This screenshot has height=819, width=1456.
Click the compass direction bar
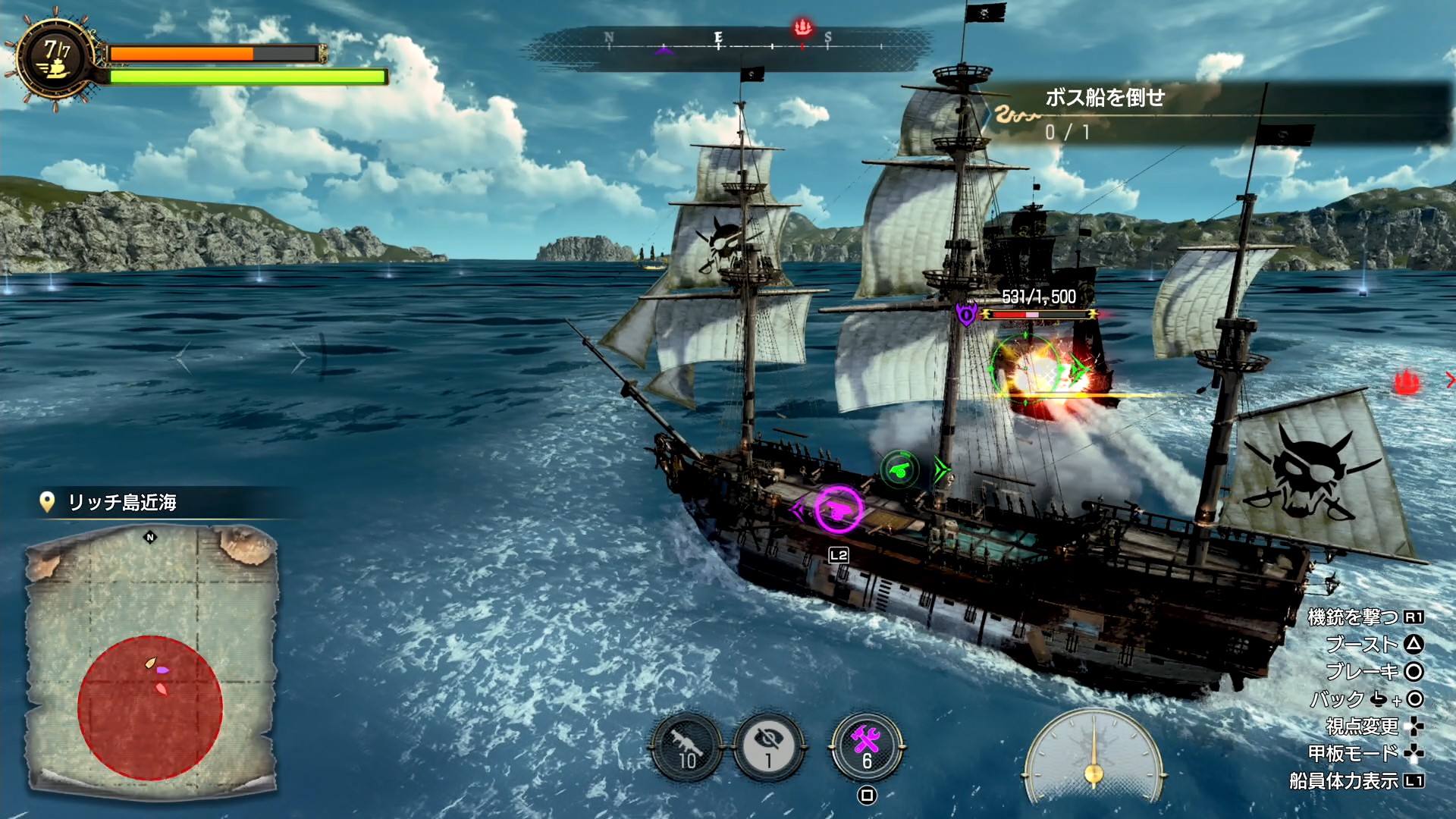(728, 47)
